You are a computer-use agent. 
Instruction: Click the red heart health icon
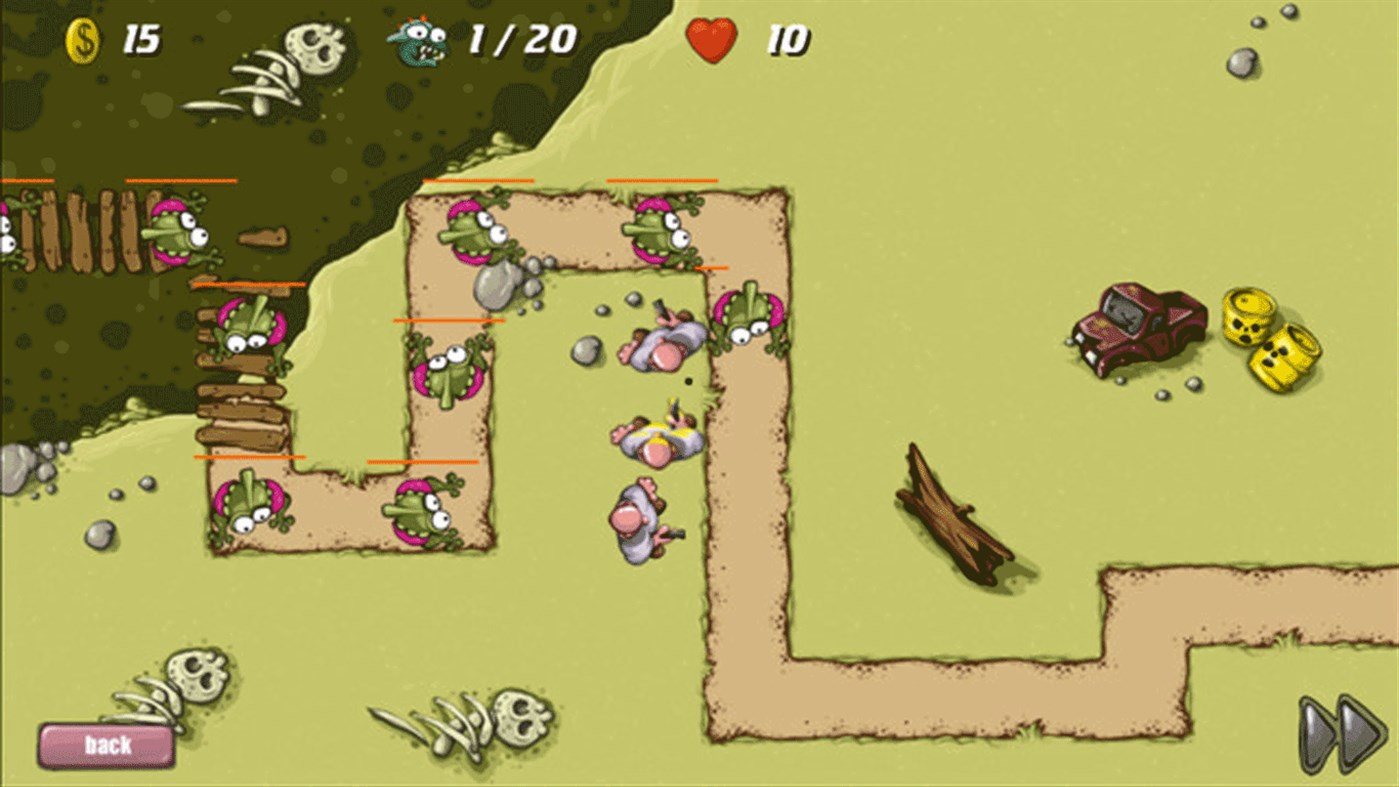tap(711, 42)
